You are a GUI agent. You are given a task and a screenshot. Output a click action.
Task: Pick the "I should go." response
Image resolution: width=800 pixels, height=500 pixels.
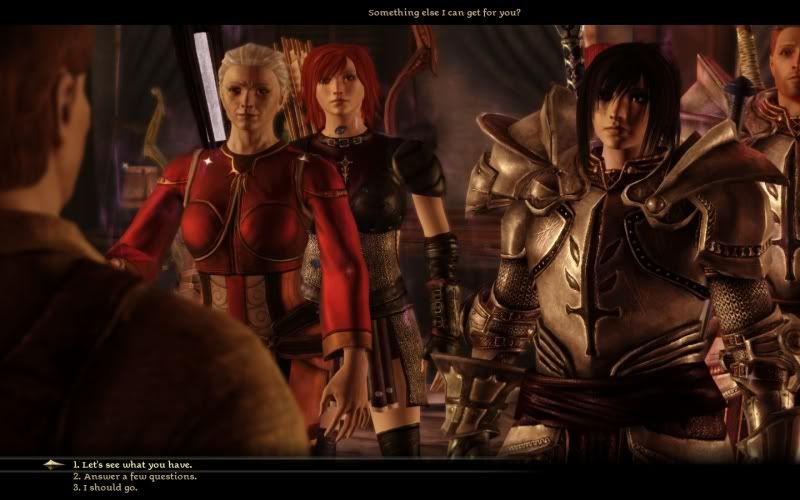105,488
